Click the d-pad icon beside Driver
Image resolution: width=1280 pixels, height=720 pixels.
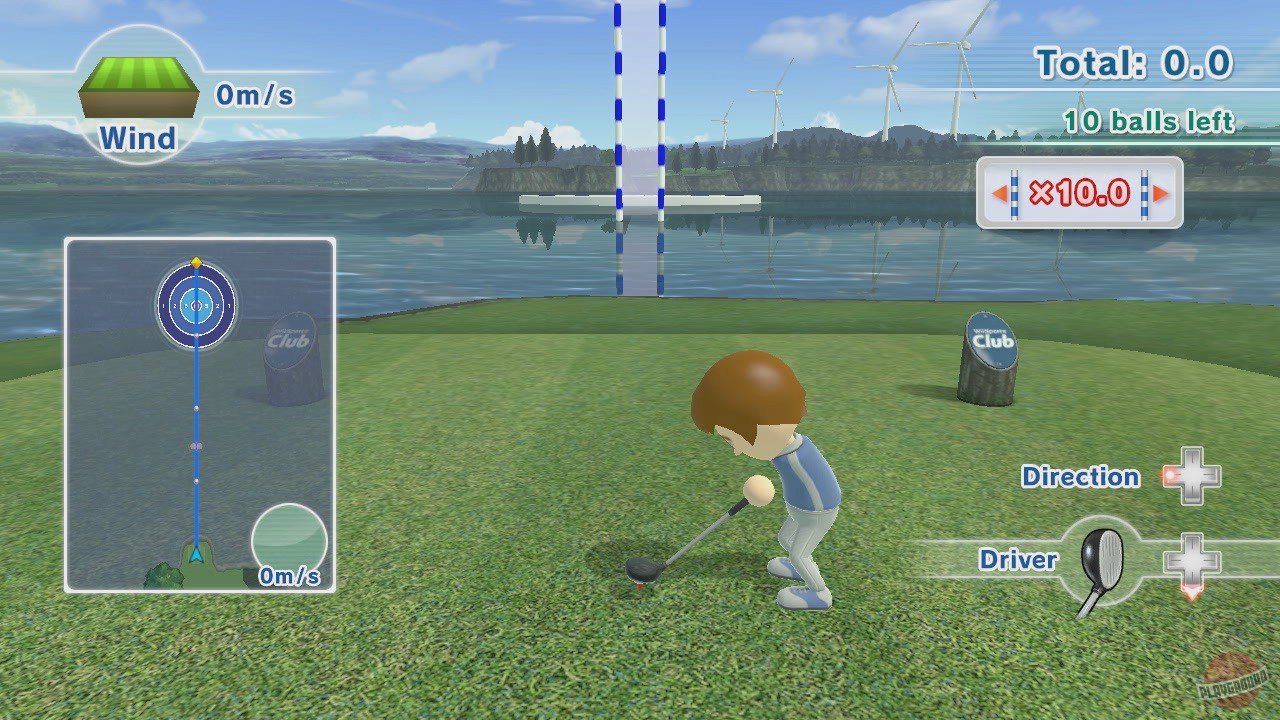[1195, 560]
